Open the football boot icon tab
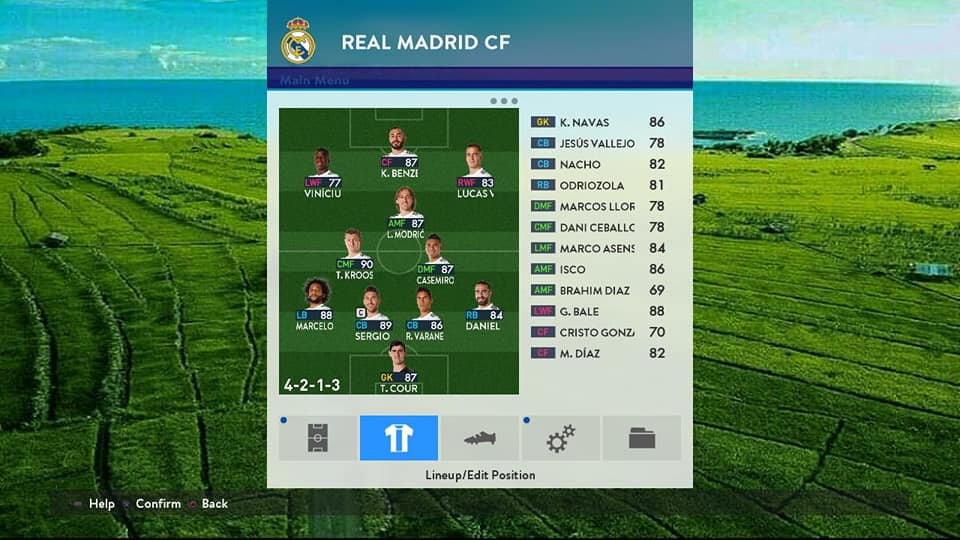960x540 pixels. (479, 438)
